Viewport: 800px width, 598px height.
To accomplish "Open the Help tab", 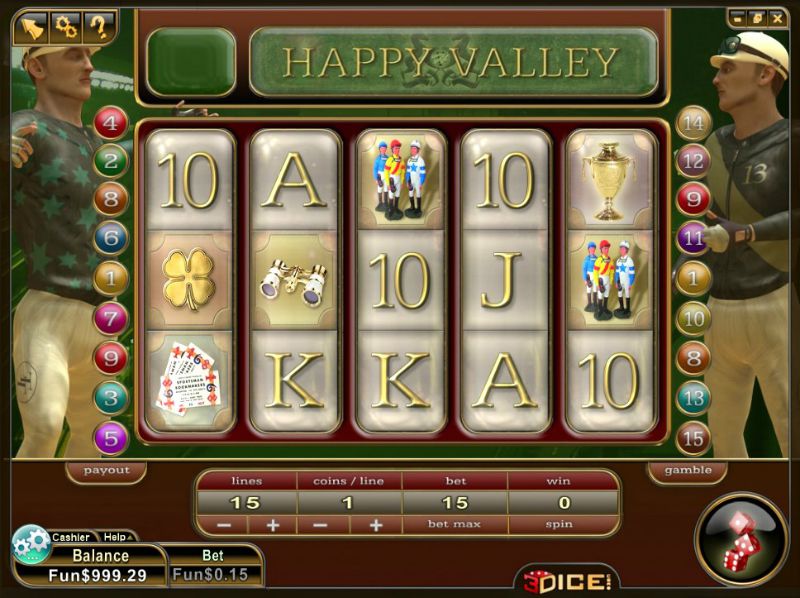I will pos(116,537).
